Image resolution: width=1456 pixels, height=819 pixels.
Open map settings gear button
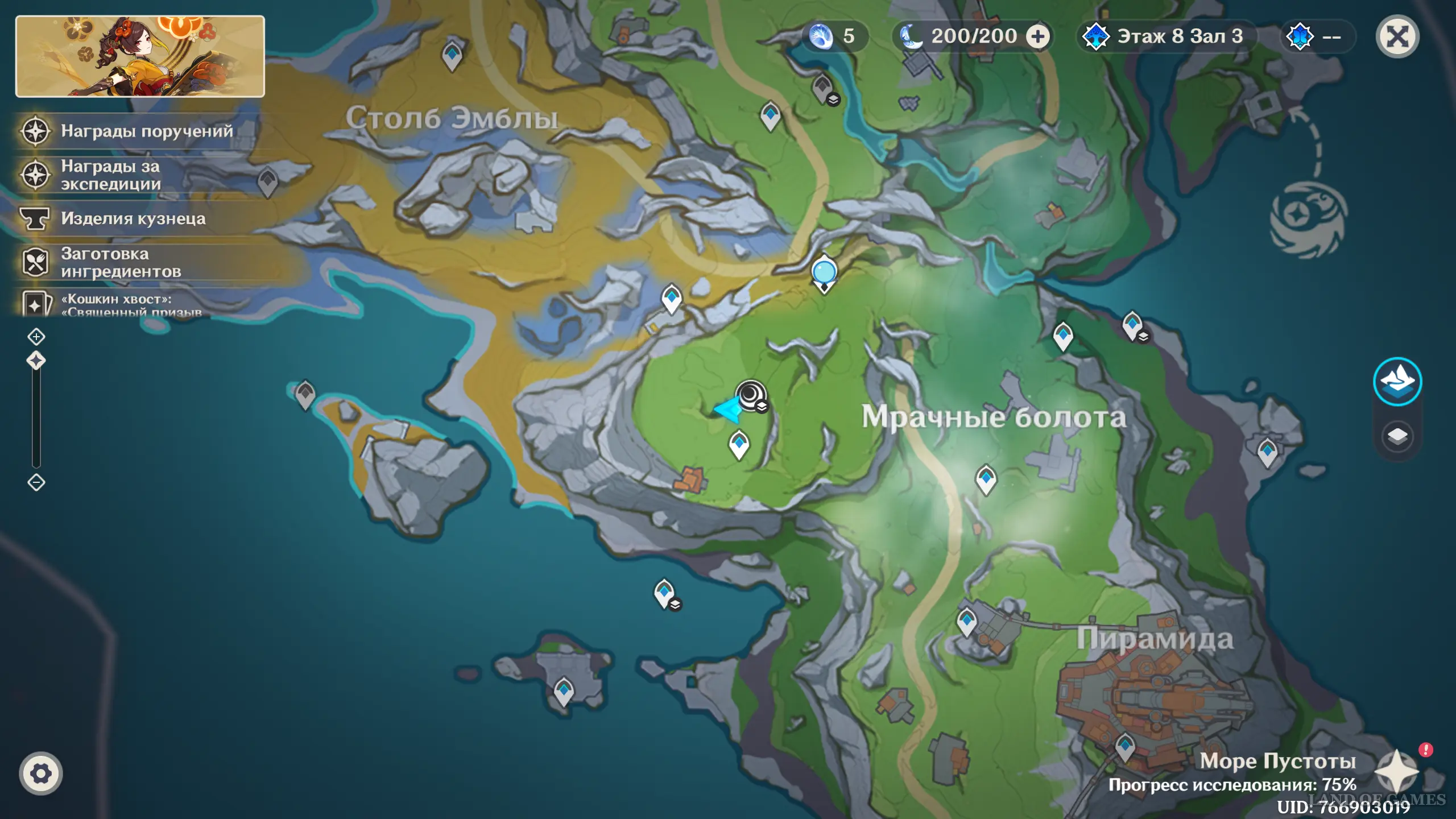pyautogui.click(x=40, y=773)
